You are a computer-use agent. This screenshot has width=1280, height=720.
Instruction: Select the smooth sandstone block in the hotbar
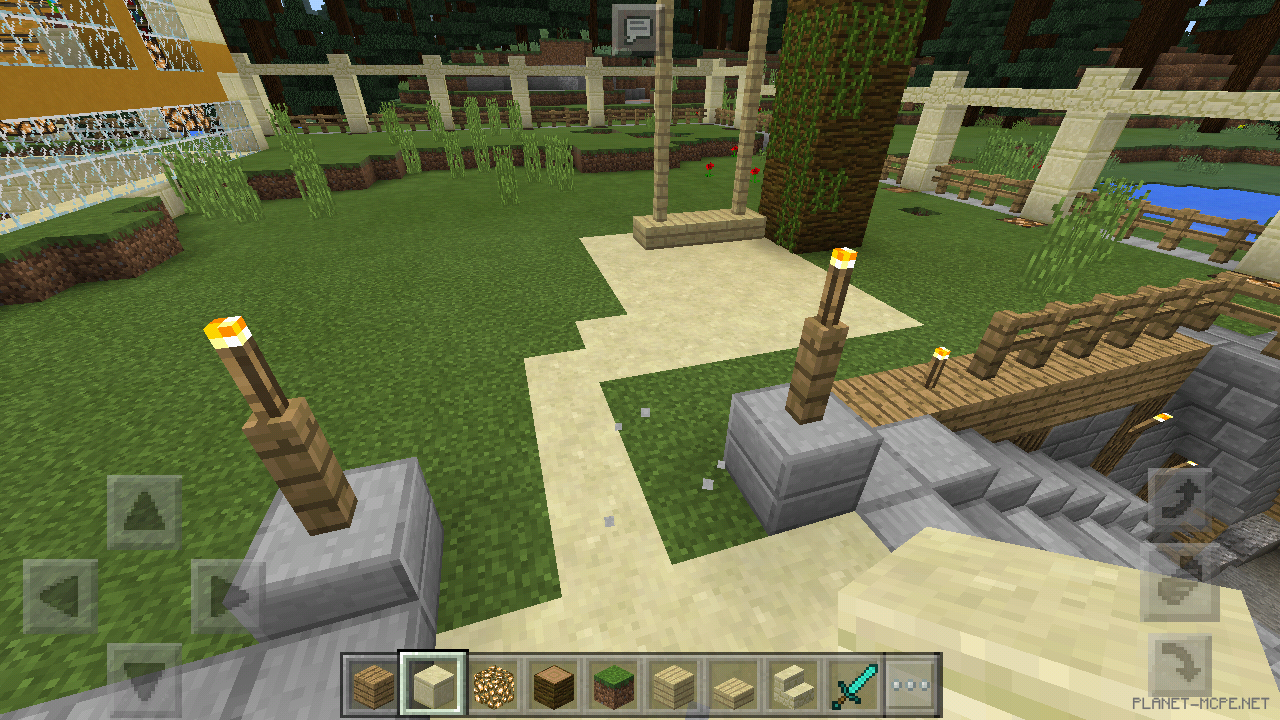pyautogui.click(x=432, y=684)
